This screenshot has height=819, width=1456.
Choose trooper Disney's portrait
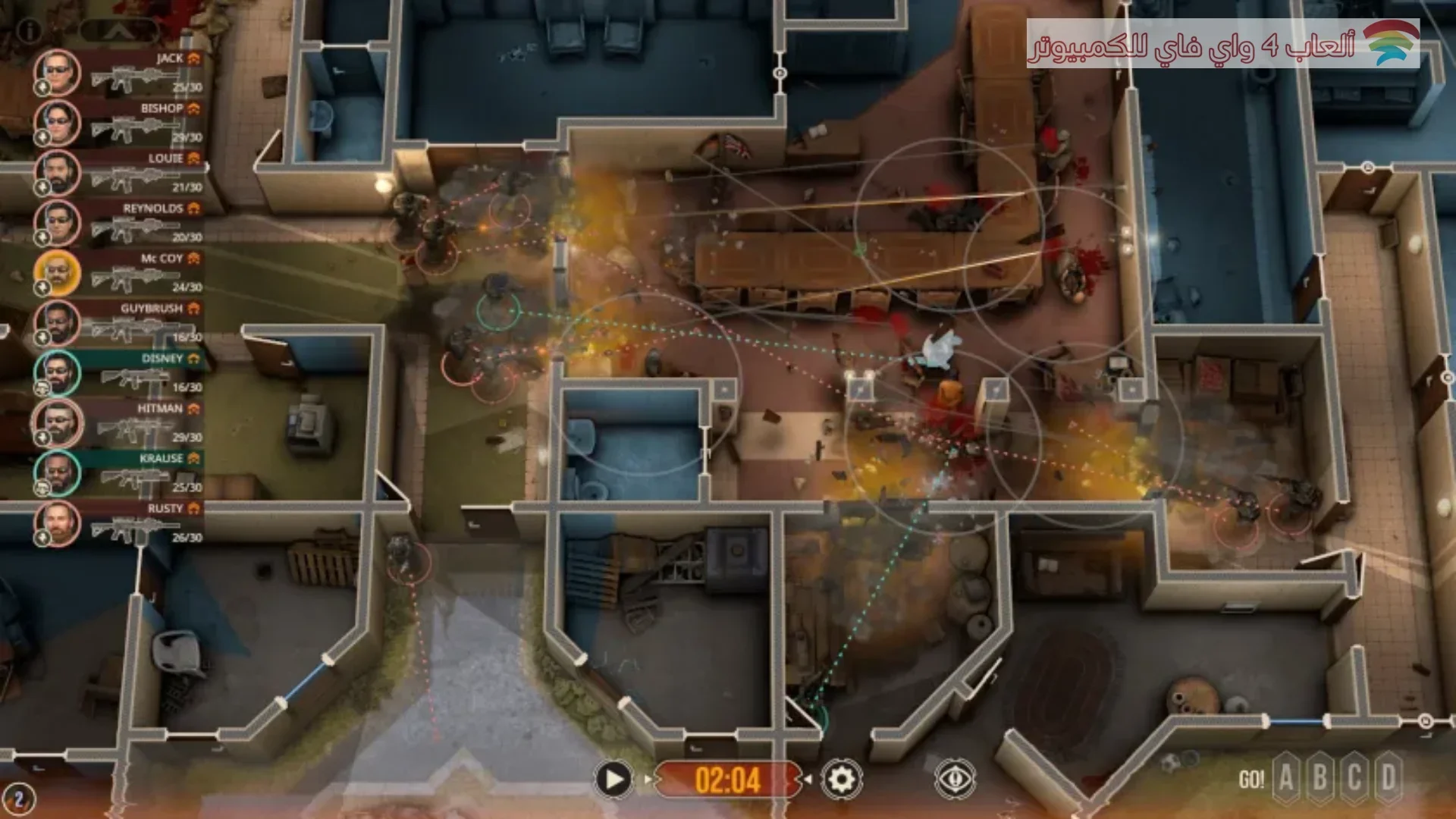(58, 372)
